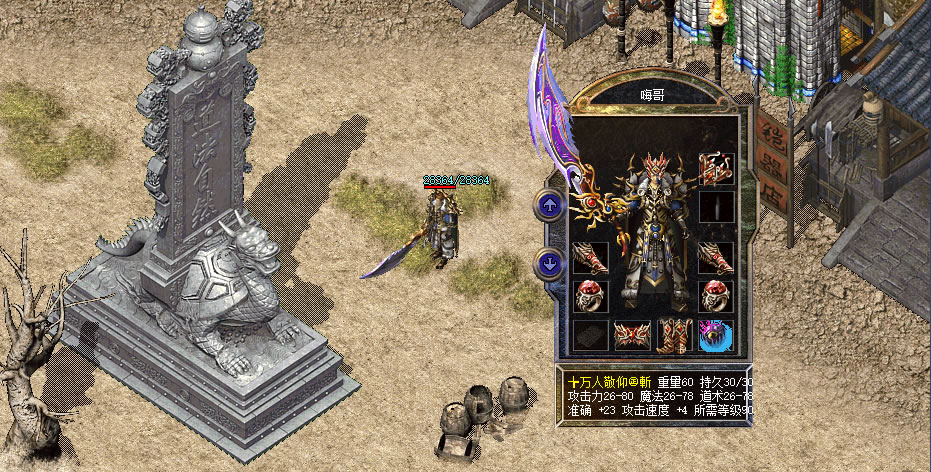The width and height of the screenshot is (931, 472).
Task: Click the blue up arrow button
Action: [x=549, y=205]
